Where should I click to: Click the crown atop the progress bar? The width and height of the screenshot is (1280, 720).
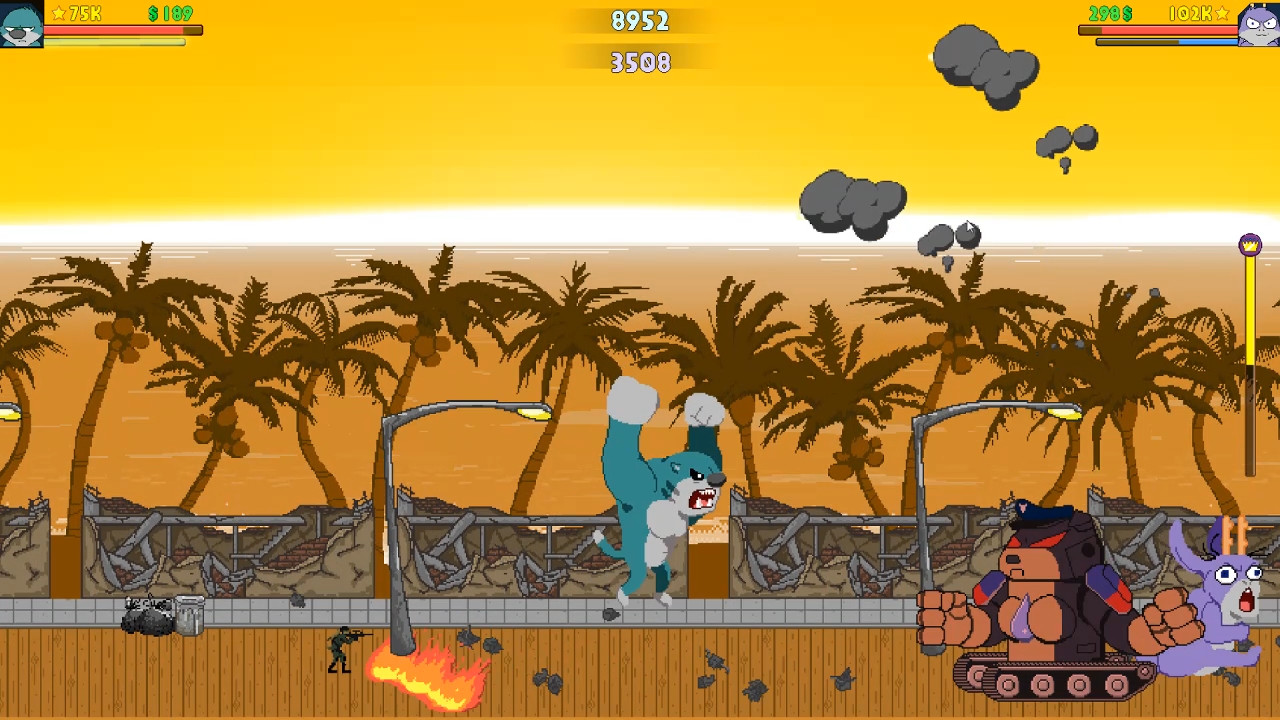coord(1250,243)
